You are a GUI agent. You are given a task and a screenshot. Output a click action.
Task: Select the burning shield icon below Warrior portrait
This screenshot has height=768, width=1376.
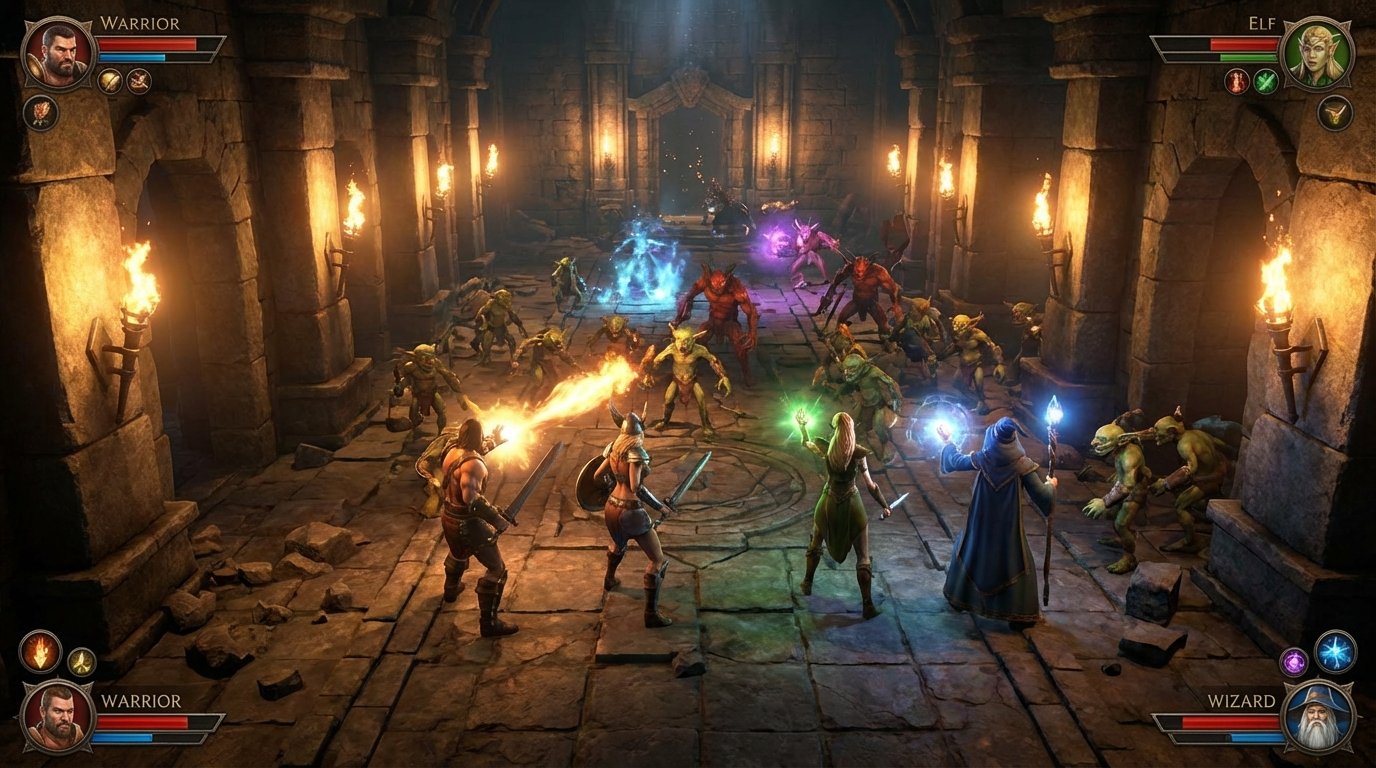click(x=40, y=113)
